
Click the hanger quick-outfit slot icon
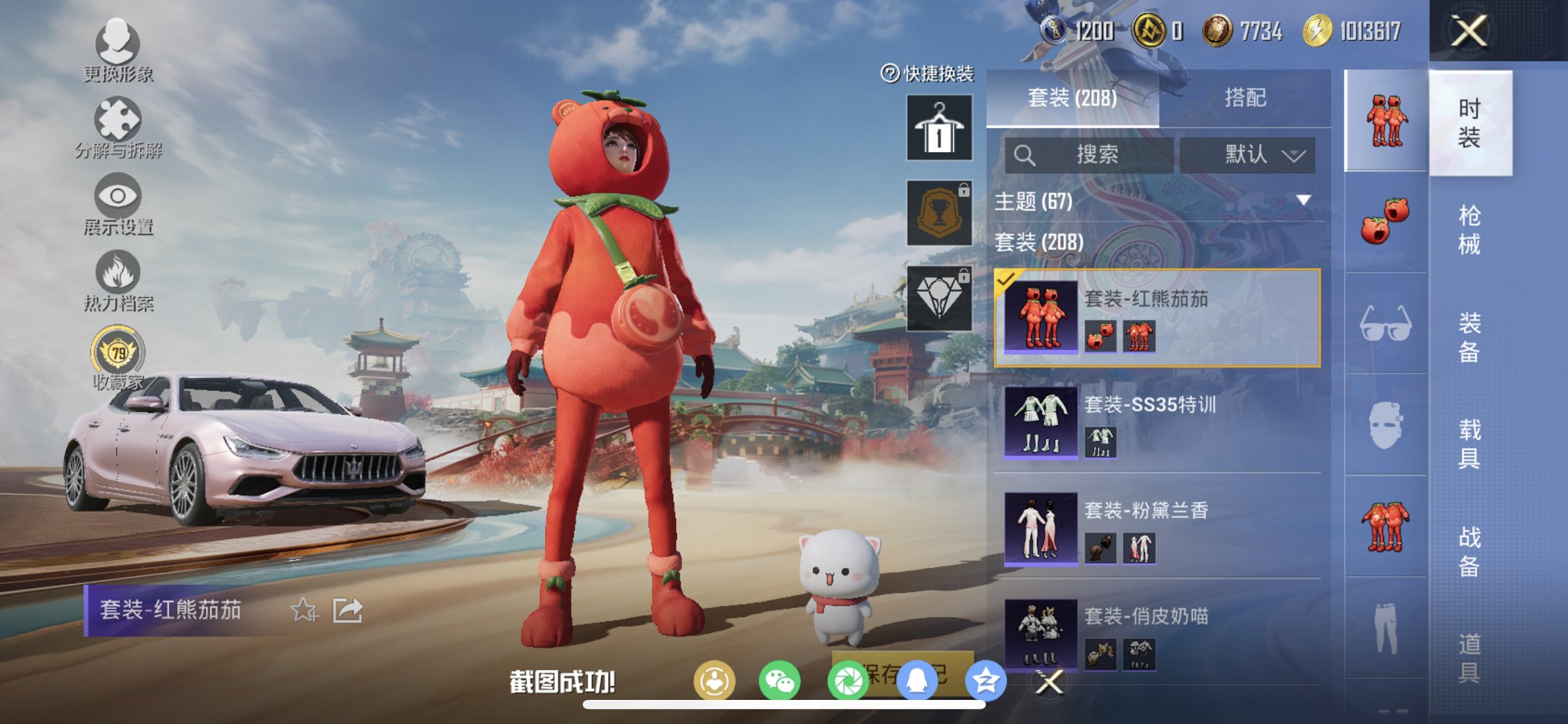[x=938, y=130]
